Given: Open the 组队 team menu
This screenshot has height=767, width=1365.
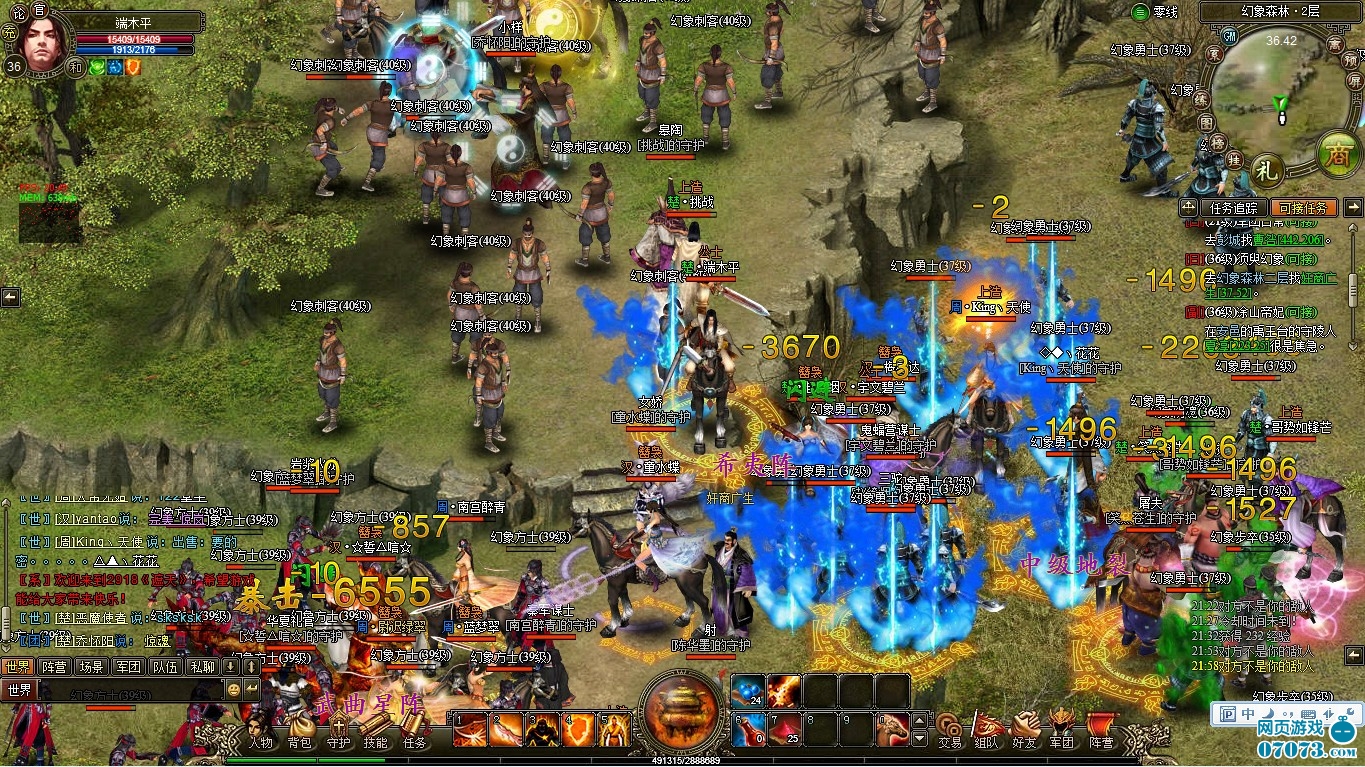Looking at the screenshot, I should pyautogui.click(x=987, y=731).
